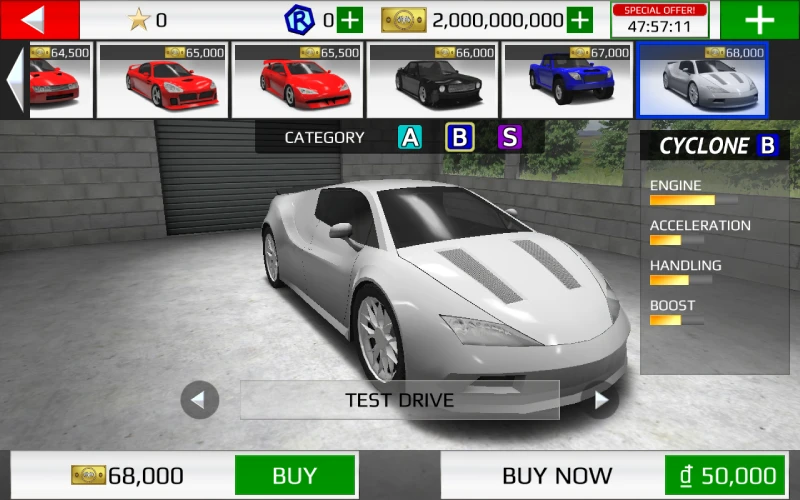Image resolution: width=800 pixels, height=500 pixels.
Task: Buy now for 50,000 real money
Action: point(724,476)
